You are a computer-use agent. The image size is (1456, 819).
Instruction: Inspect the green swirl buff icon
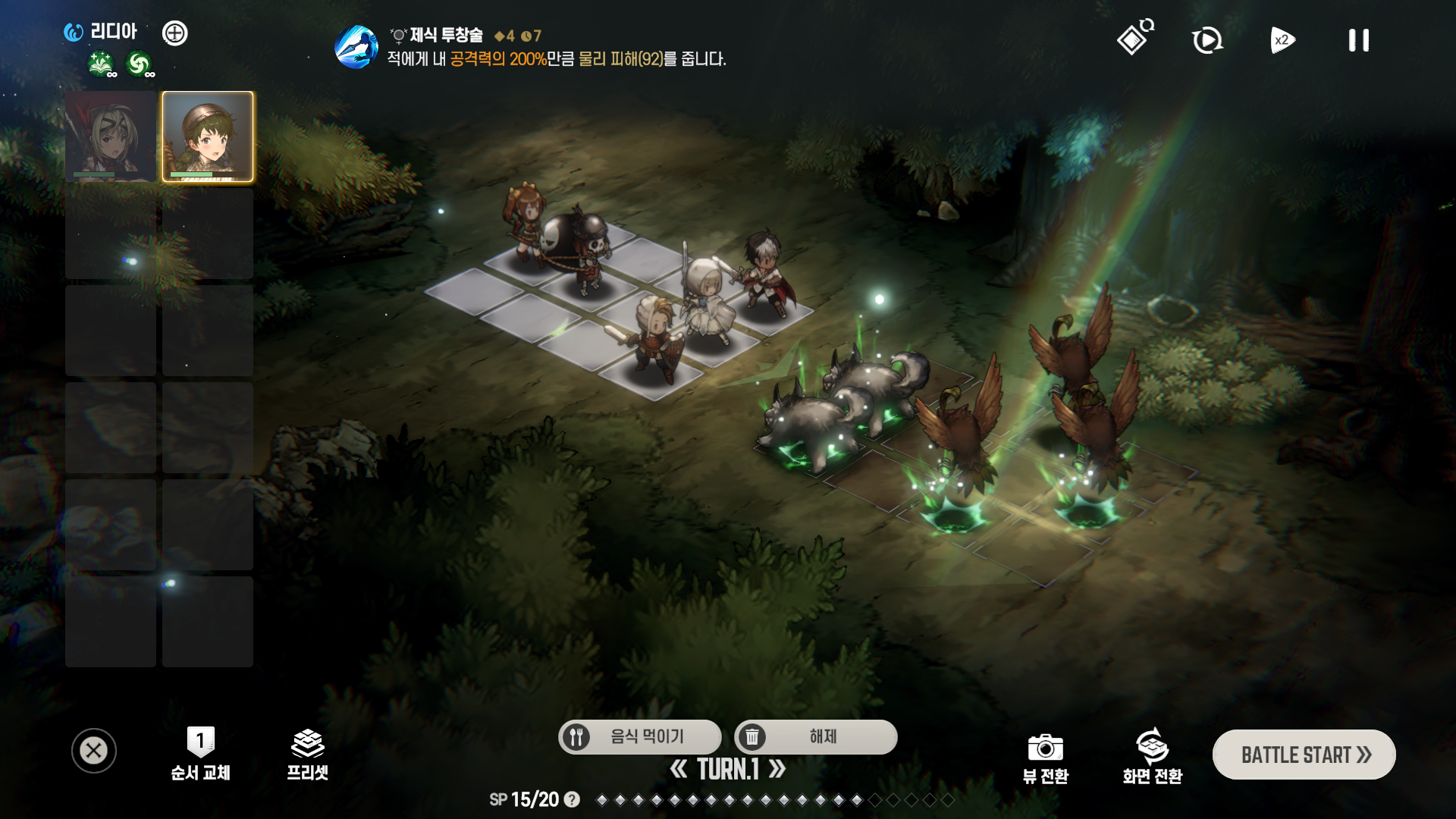(139, 64)
